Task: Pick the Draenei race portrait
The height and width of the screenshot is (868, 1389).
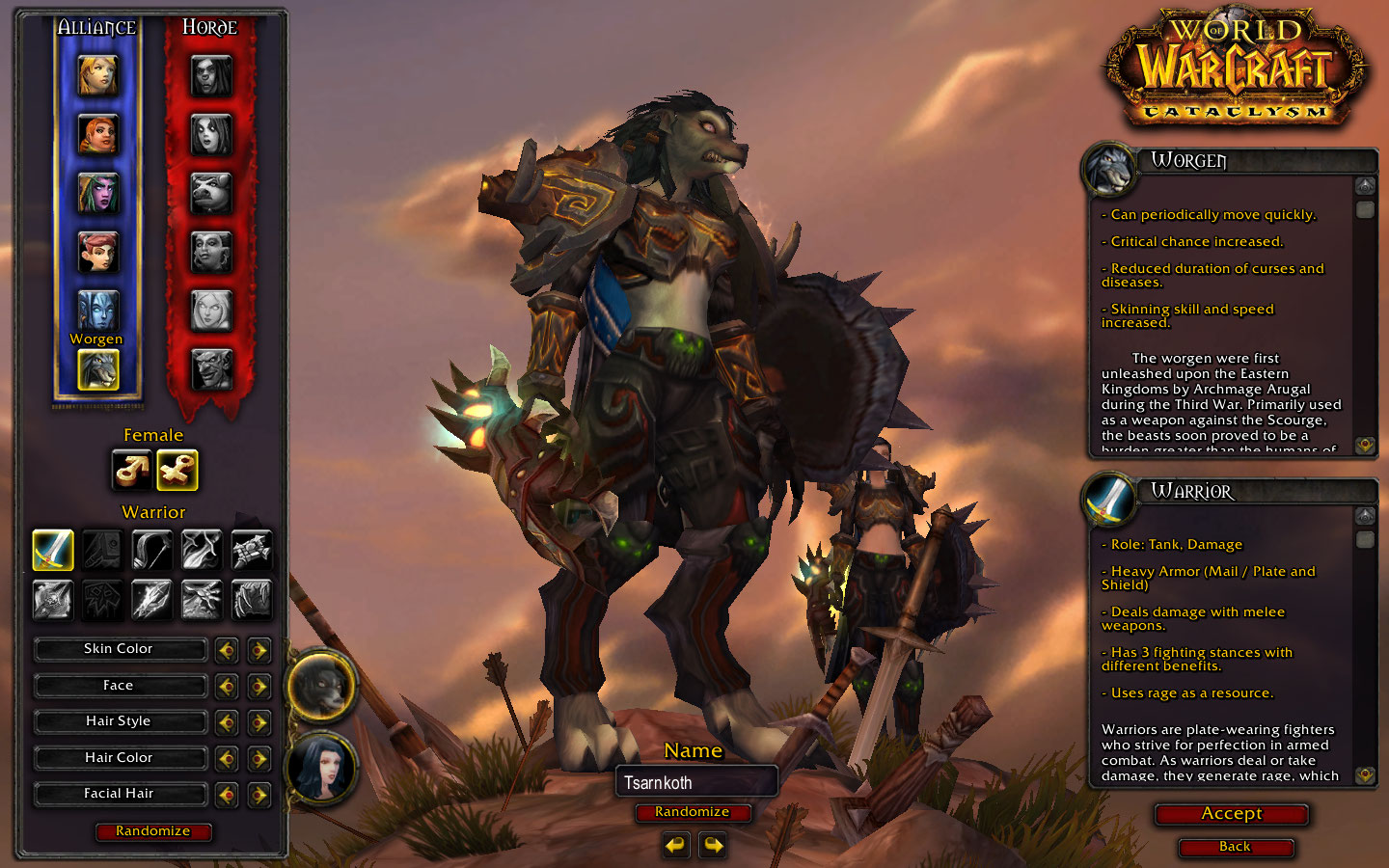Action: point(98,311)
